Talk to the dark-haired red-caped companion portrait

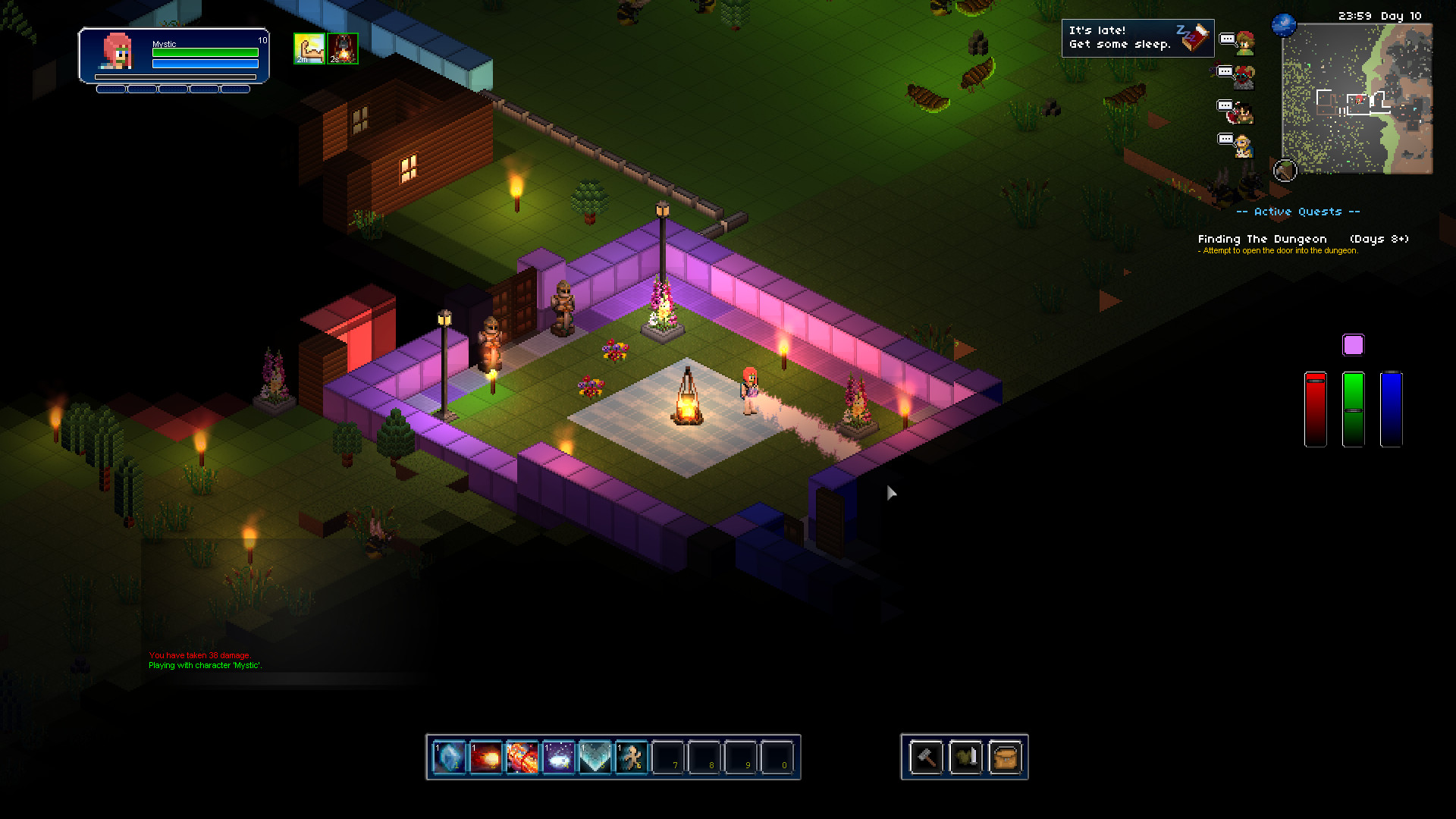point(1242,112)
